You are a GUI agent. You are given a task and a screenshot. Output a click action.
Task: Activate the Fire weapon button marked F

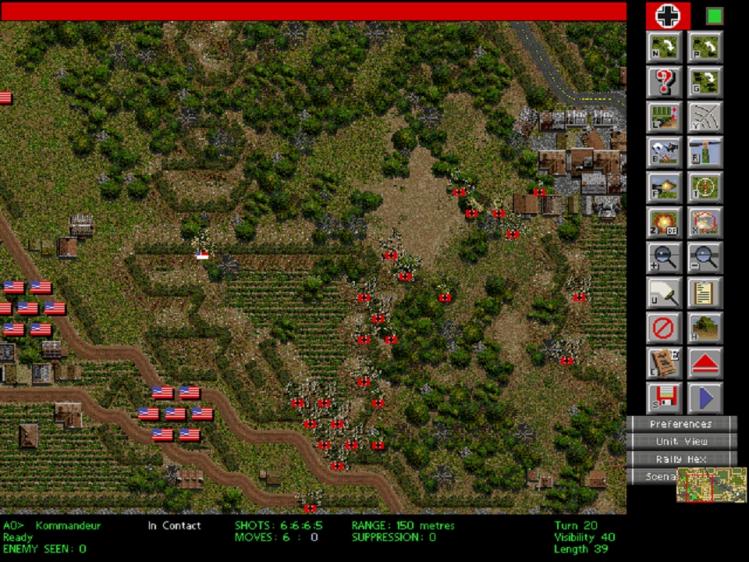click(664, 187)
